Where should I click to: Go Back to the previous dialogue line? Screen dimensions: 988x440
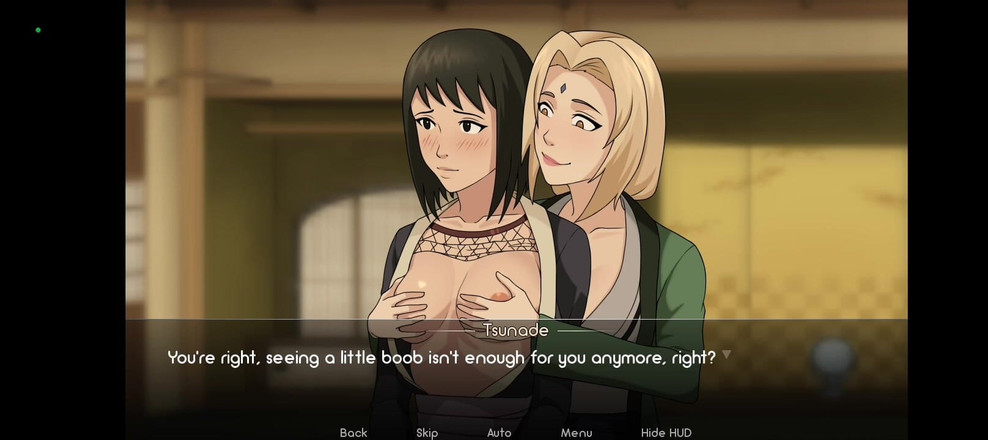353,432
